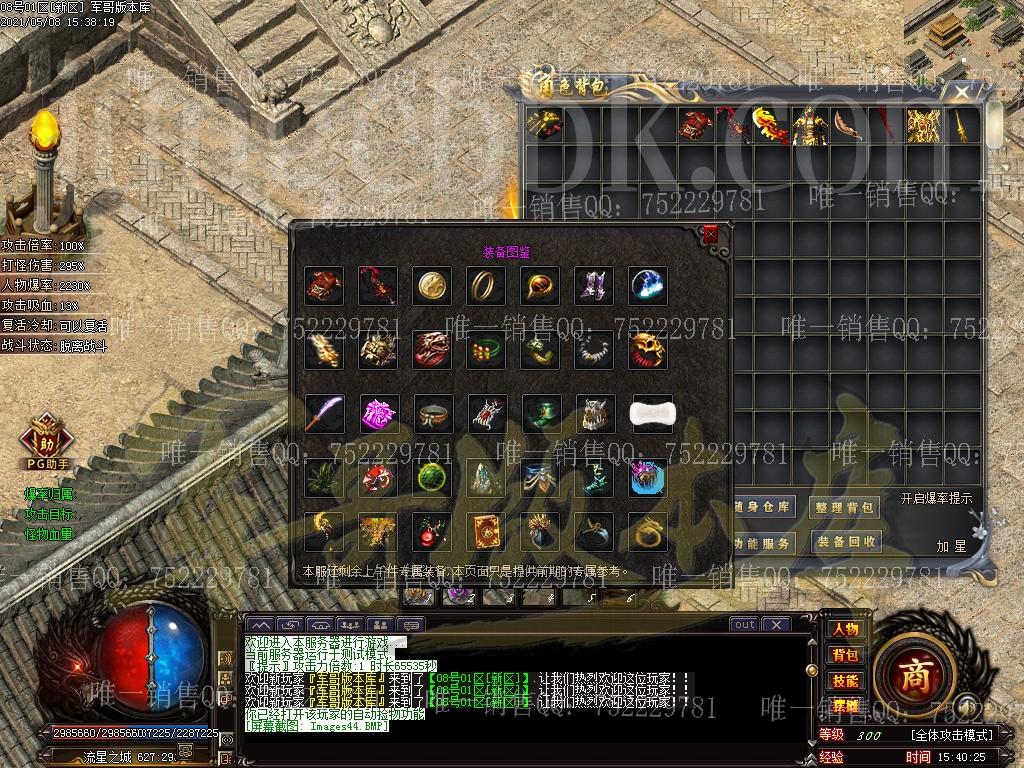Screen dimensions: 1024x768
Task: Click the red book item in codex
Action: click(x=486, y=532)
